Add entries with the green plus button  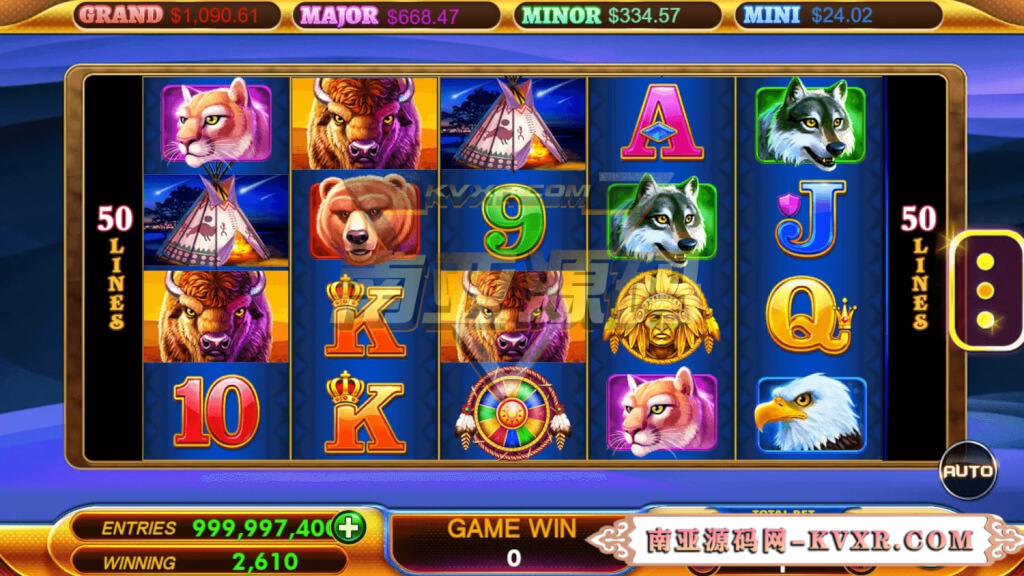click(x=349, y=527)
